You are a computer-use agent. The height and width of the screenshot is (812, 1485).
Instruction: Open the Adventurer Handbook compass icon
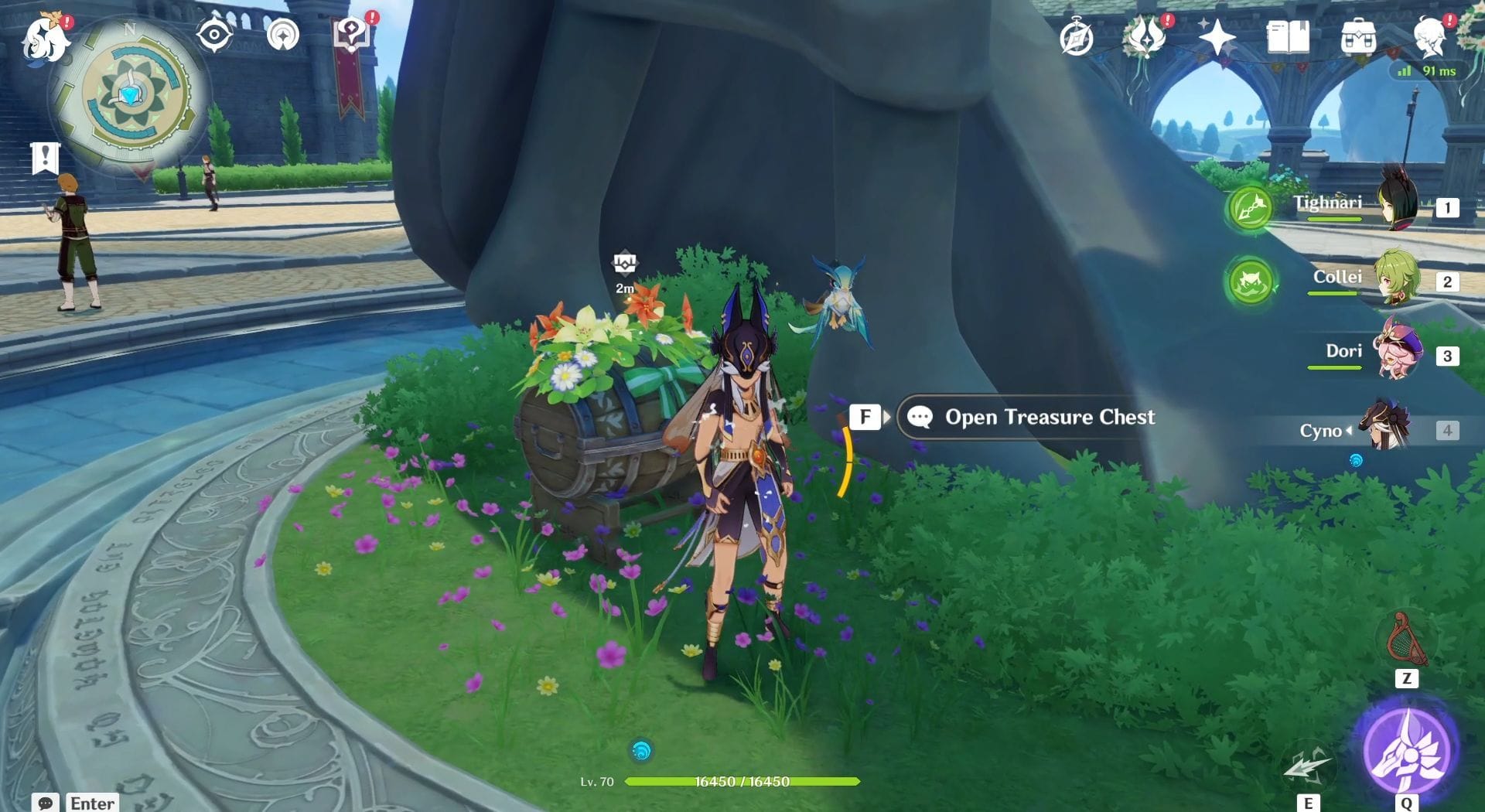(x=1076, y=38)
